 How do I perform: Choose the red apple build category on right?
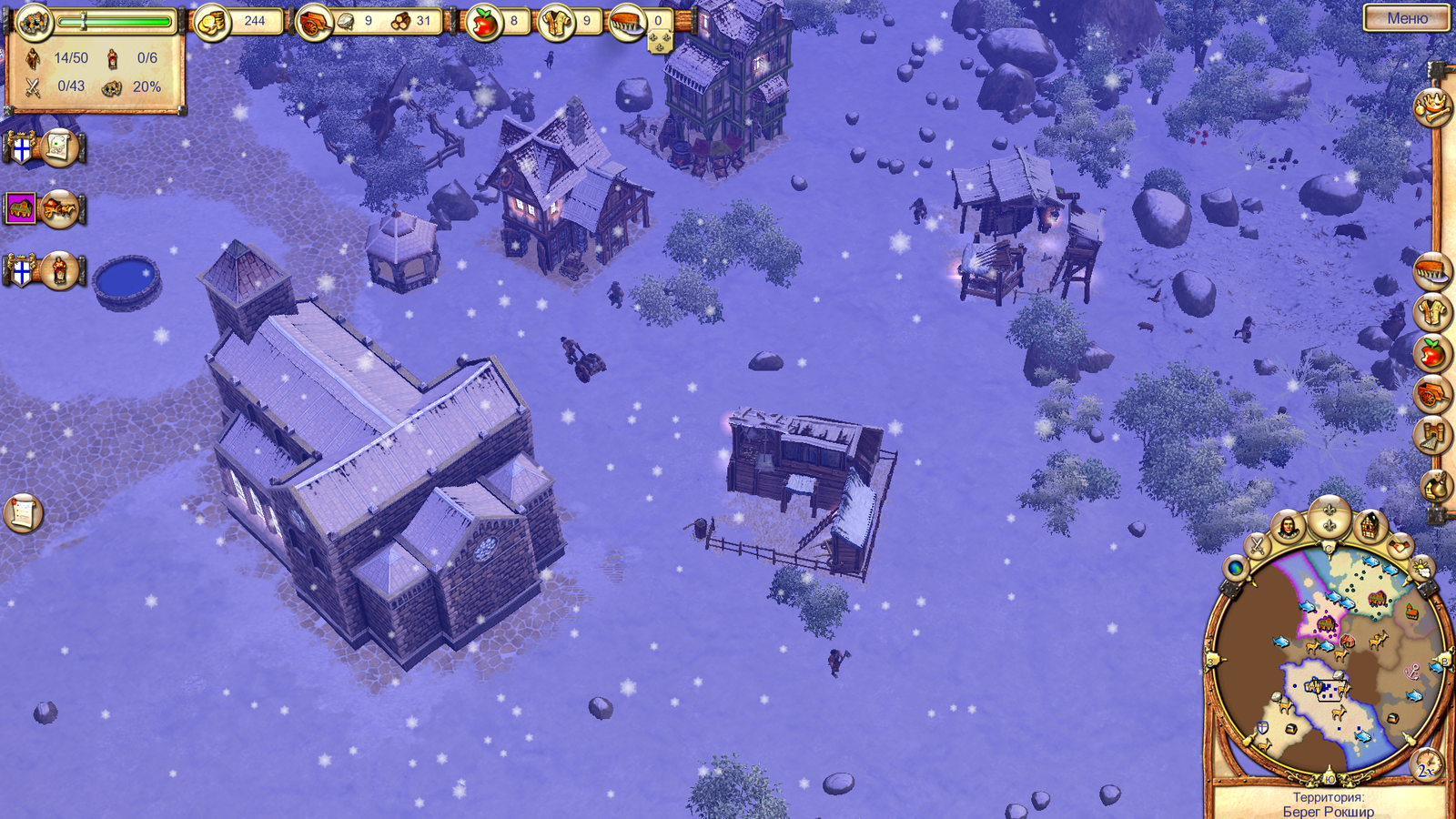point(1431,352)
